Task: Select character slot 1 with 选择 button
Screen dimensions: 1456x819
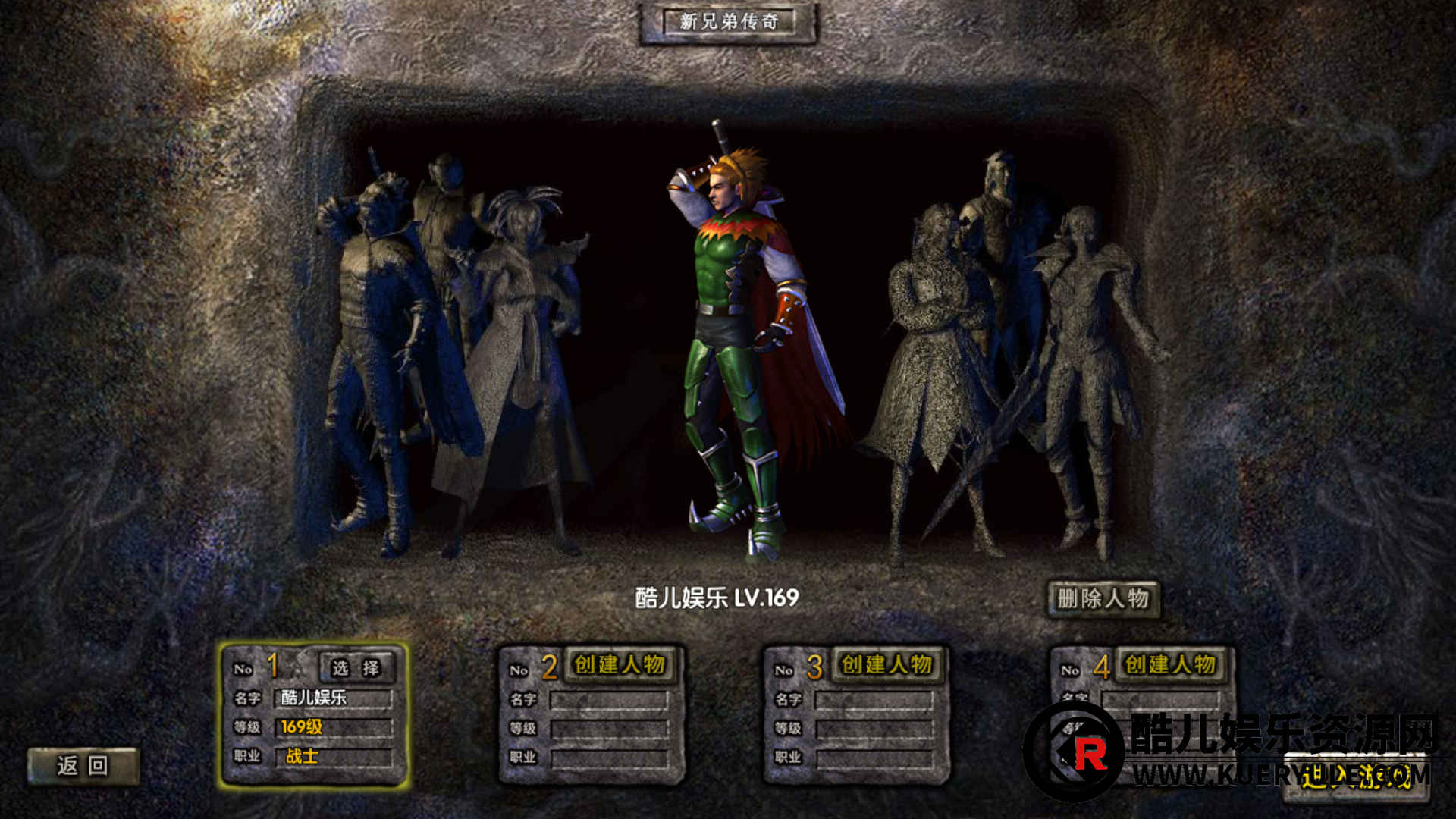Action: [x=356, y=668]
